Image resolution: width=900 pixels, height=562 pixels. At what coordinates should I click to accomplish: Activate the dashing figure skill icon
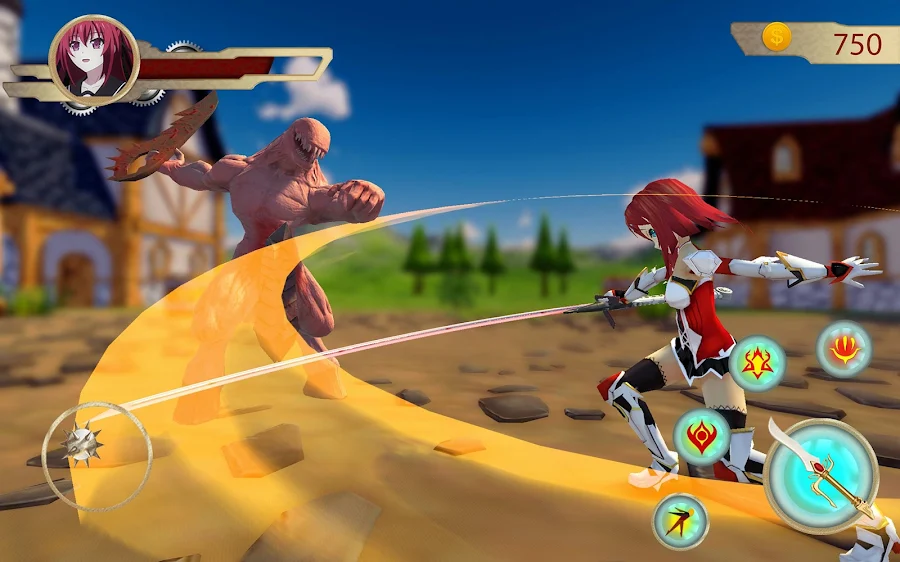point(681,521)
